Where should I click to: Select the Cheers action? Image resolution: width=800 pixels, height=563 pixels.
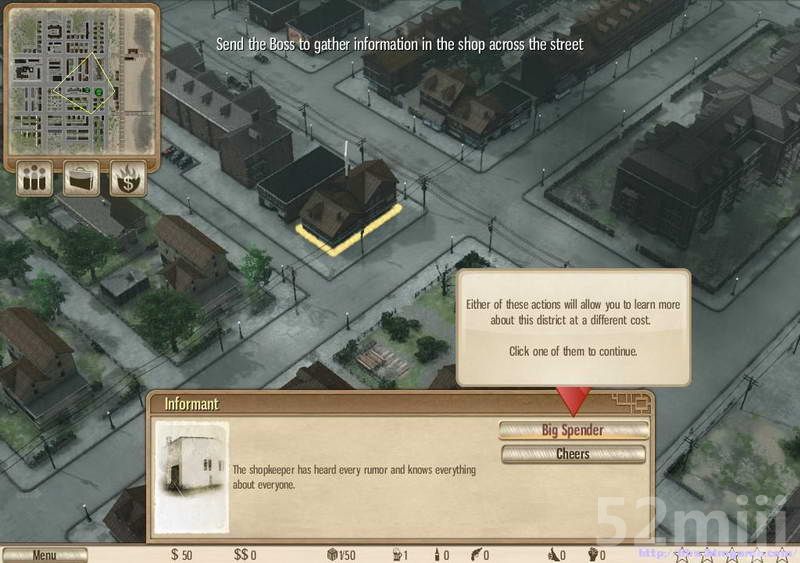573,454
